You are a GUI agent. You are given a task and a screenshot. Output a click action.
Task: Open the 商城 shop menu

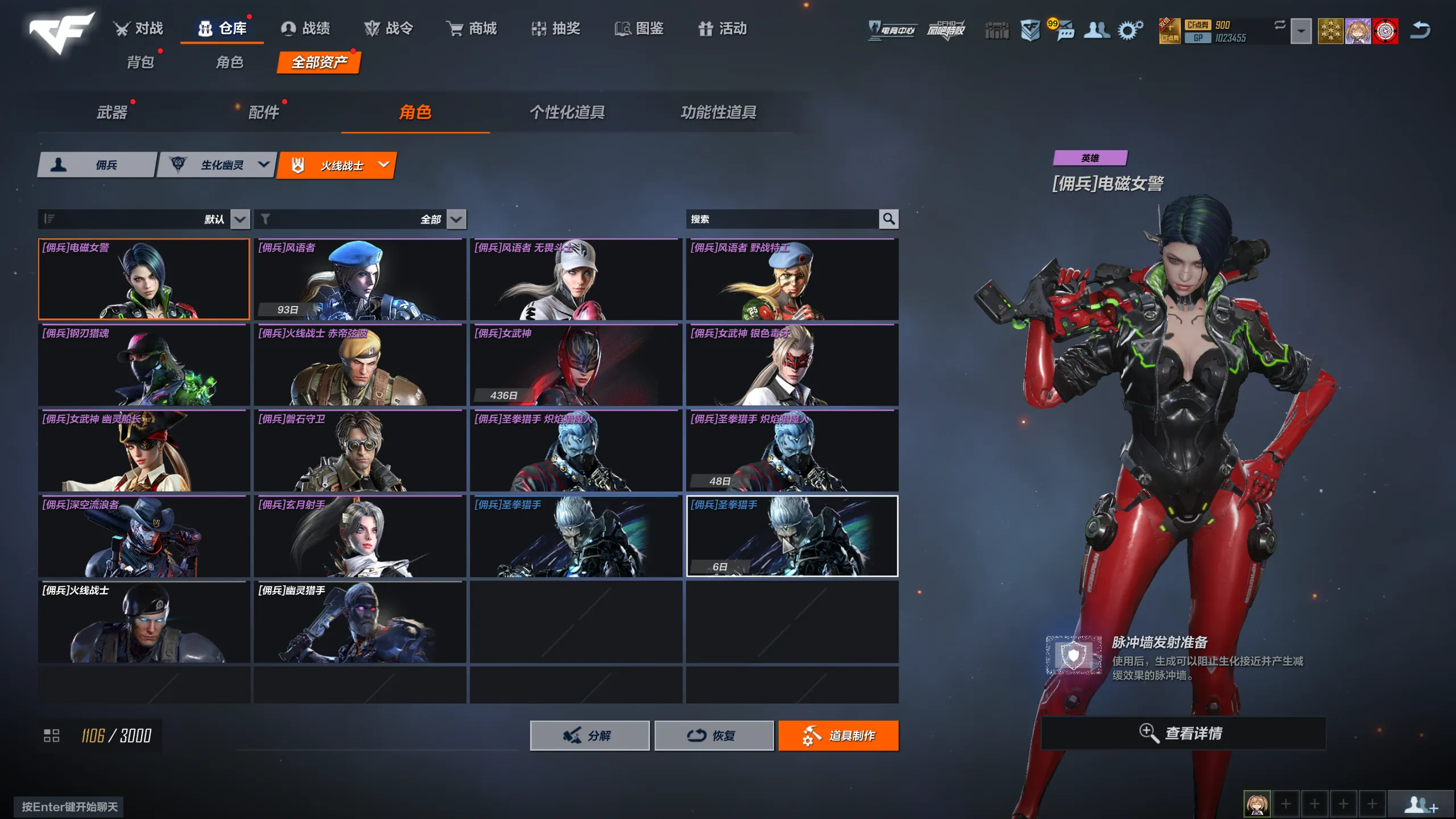[471, 28]
